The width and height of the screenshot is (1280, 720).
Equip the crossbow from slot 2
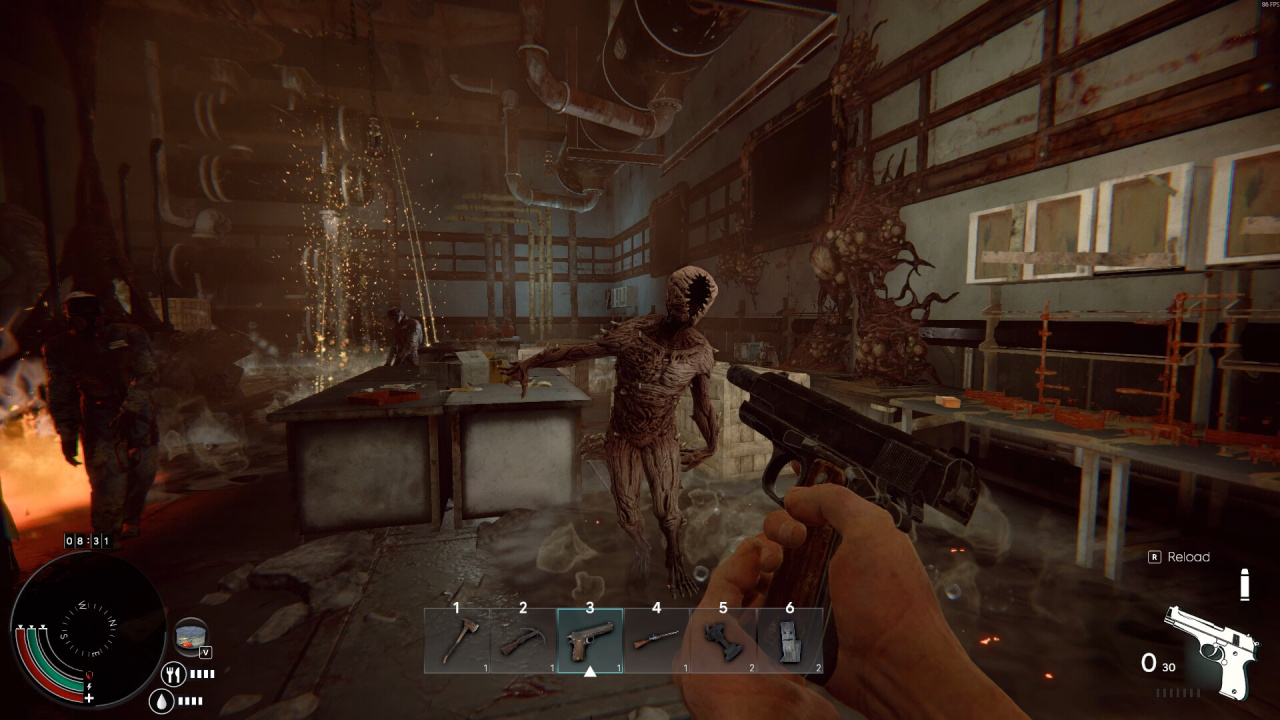pyautogui.click(x=523, y=641)
